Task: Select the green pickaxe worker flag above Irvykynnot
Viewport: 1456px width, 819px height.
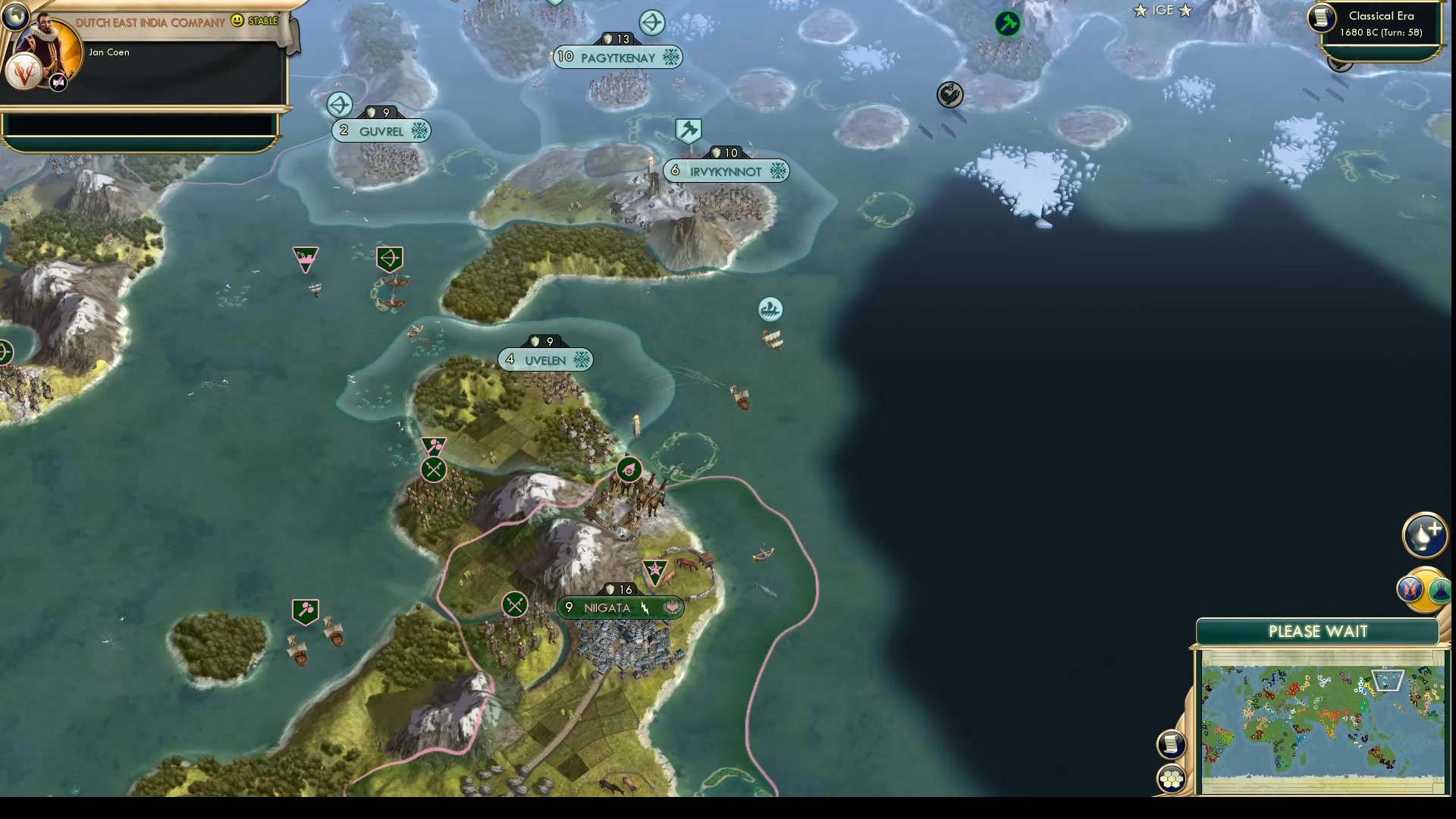Action: point(687,130)
